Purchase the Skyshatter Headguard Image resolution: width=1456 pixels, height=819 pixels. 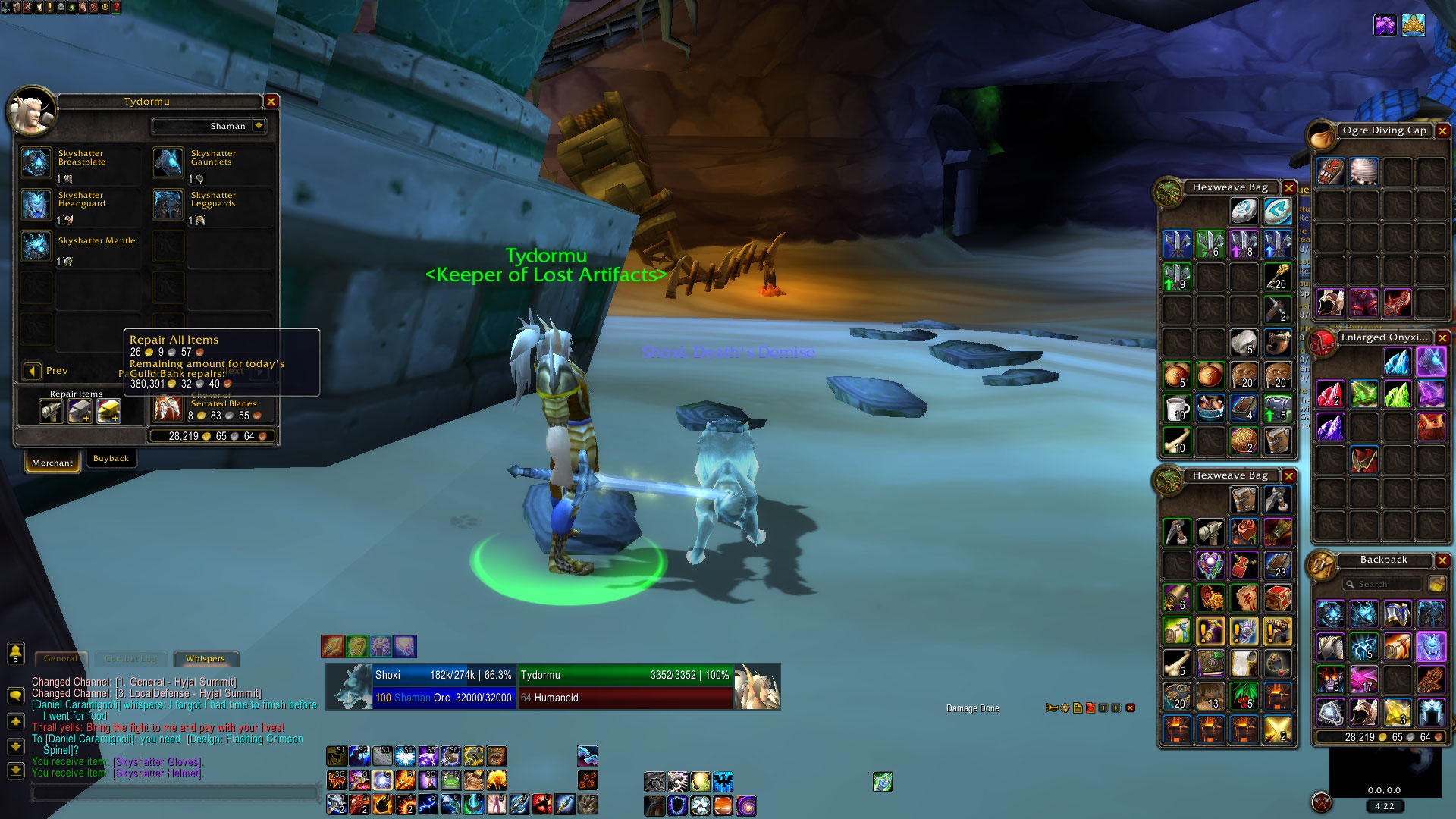pos(36,205)
